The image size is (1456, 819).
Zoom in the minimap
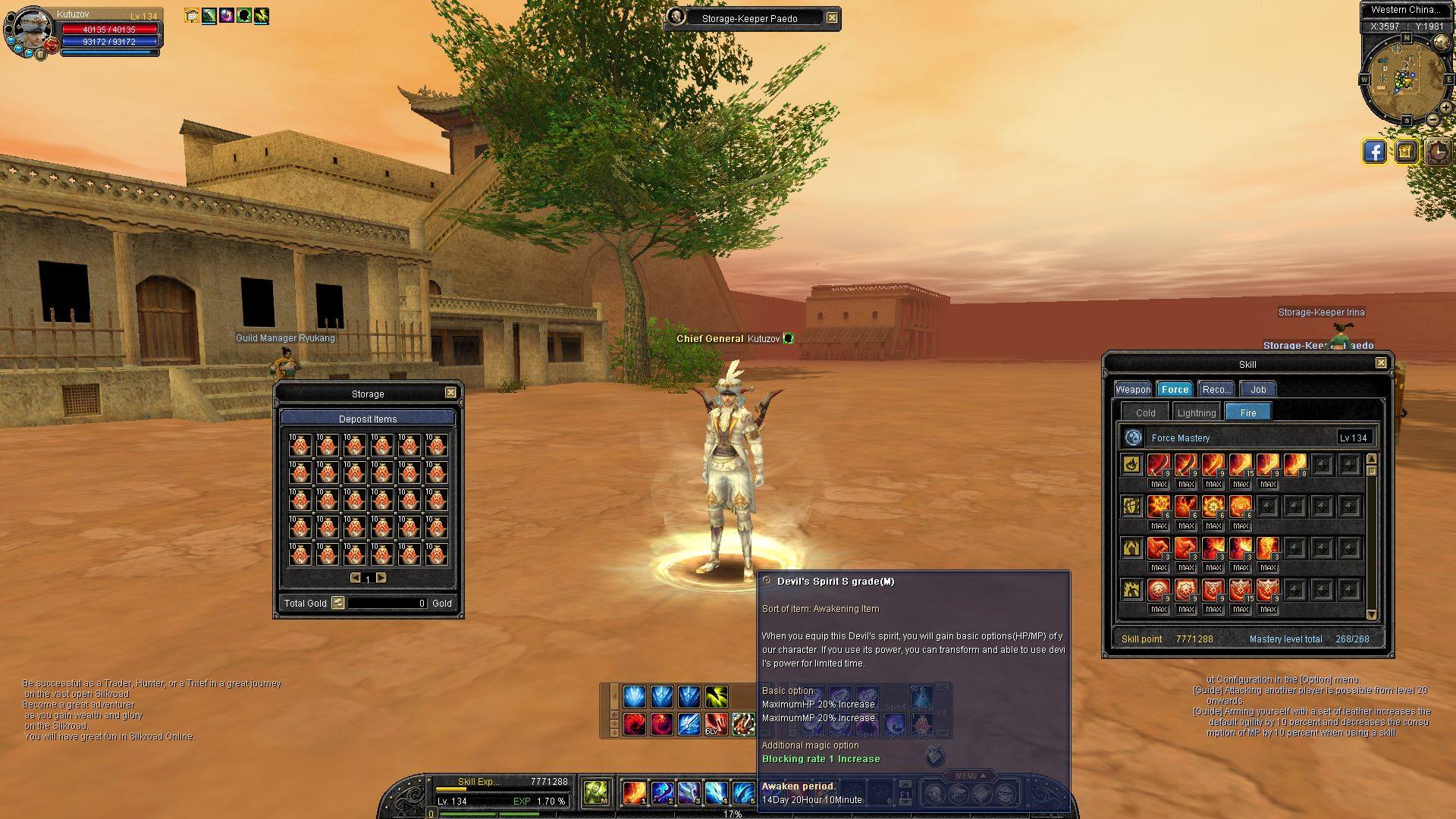tap(1445, 108)
